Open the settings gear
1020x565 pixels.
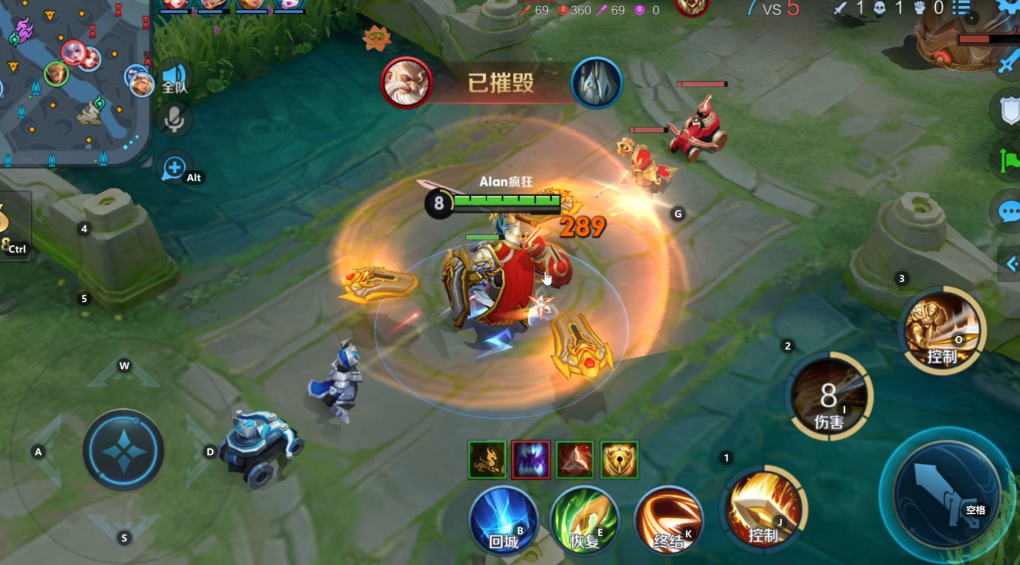tap(1008, 8)
